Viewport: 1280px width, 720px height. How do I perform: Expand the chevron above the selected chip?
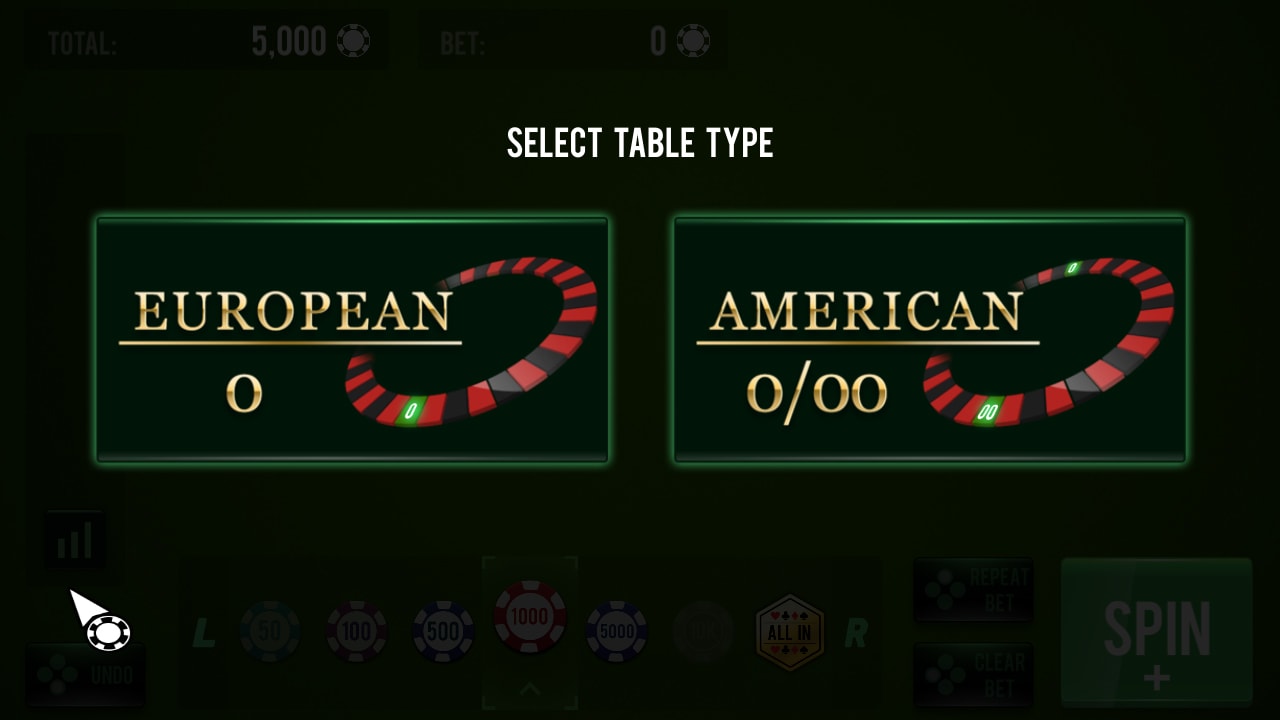tap(529, 690)
